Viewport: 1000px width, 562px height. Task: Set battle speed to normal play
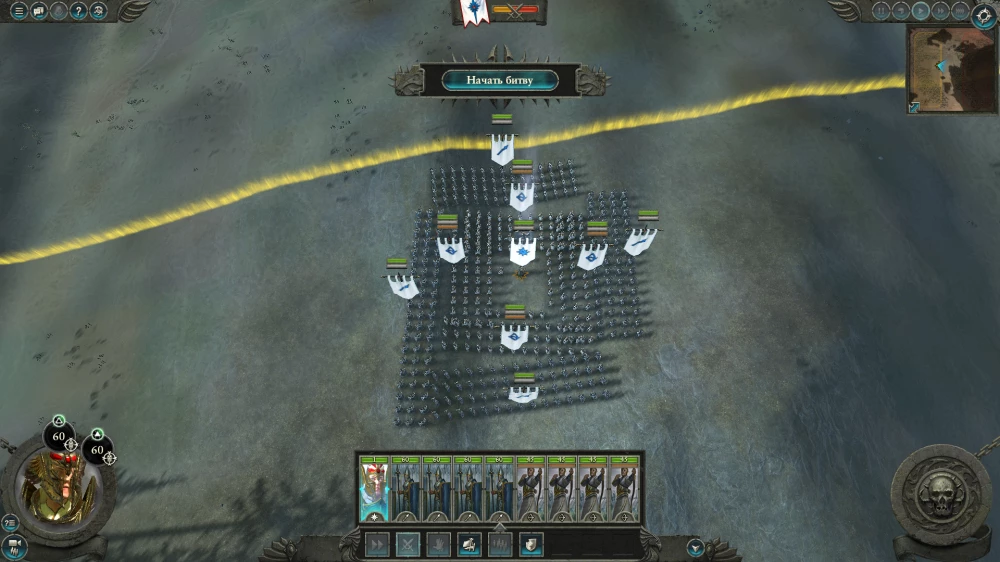pyautogui.click(x=920, y=11)
